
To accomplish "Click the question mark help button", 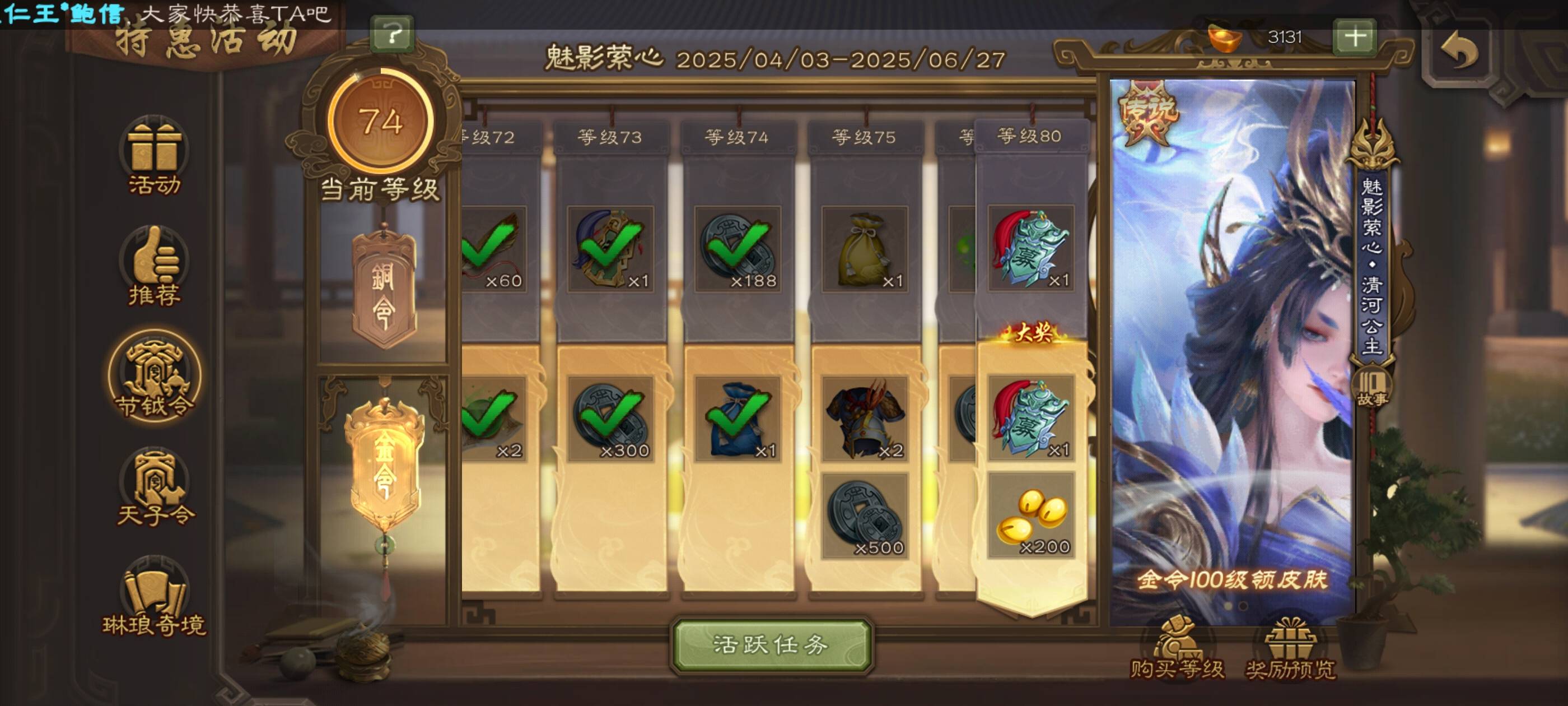I will click(393, 34).
